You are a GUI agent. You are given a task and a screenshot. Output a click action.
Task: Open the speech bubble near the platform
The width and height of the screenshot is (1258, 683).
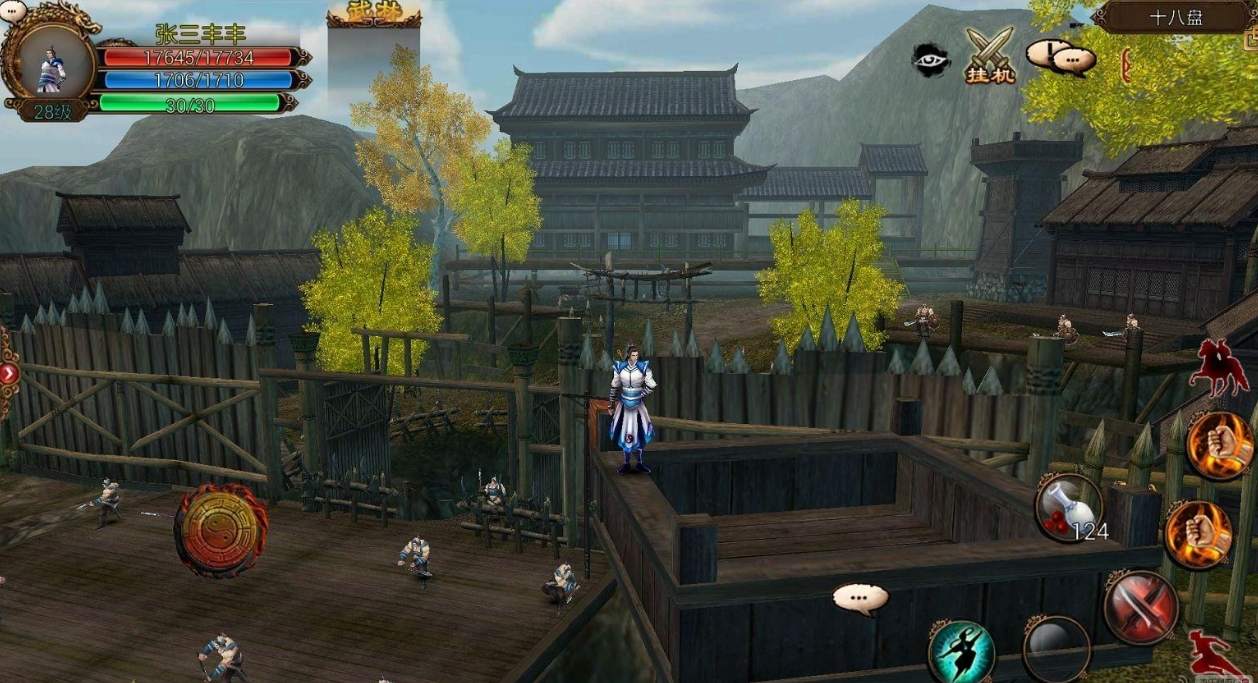click(x=860, y=598)
